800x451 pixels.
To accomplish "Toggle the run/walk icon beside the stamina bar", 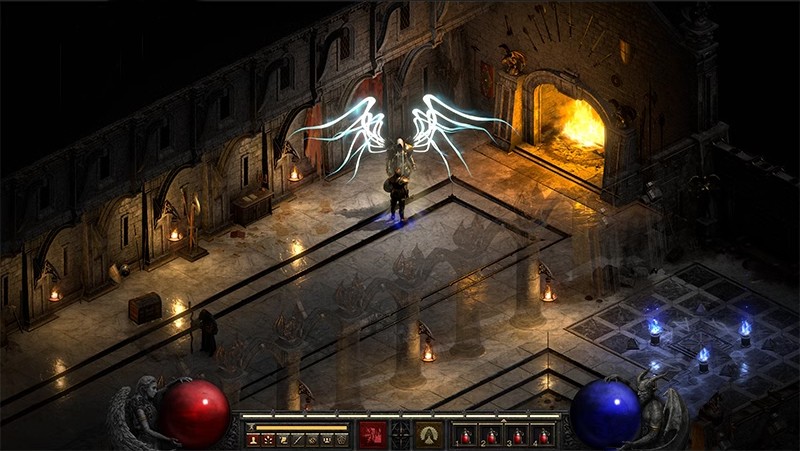I will pyautogui.click(x=251, y=426).
